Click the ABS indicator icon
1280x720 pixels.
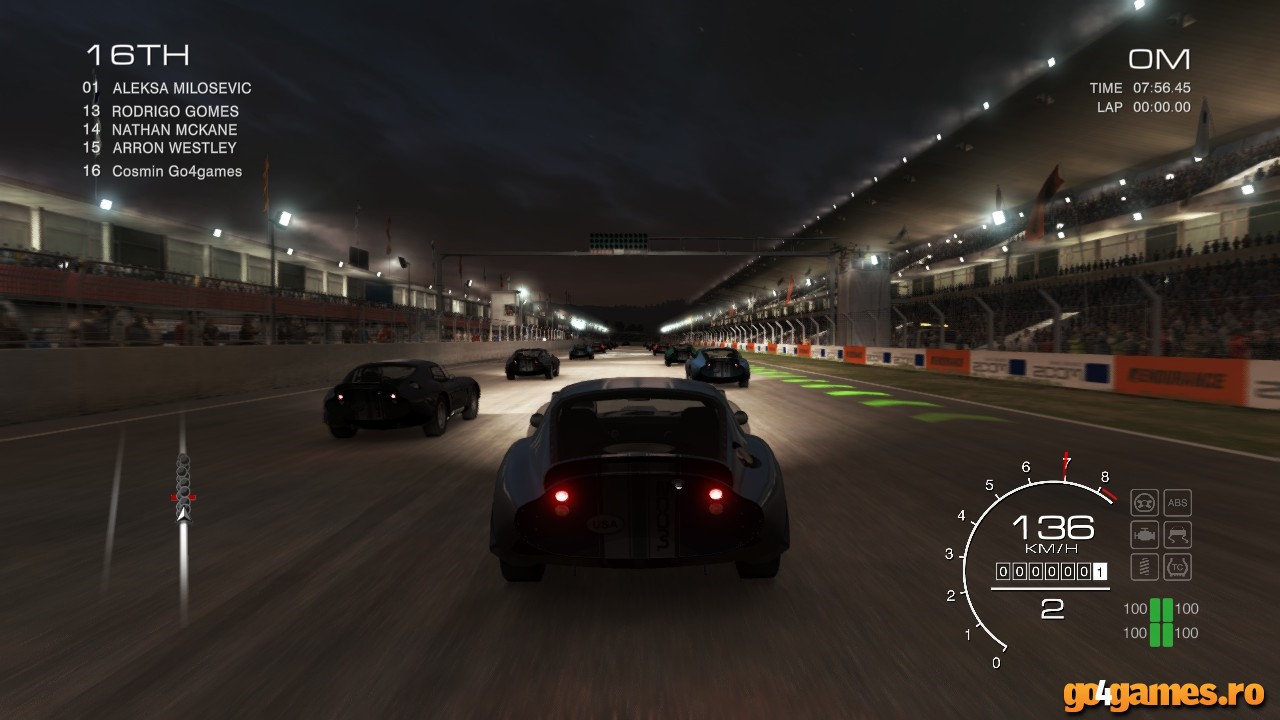[1178, 503]
